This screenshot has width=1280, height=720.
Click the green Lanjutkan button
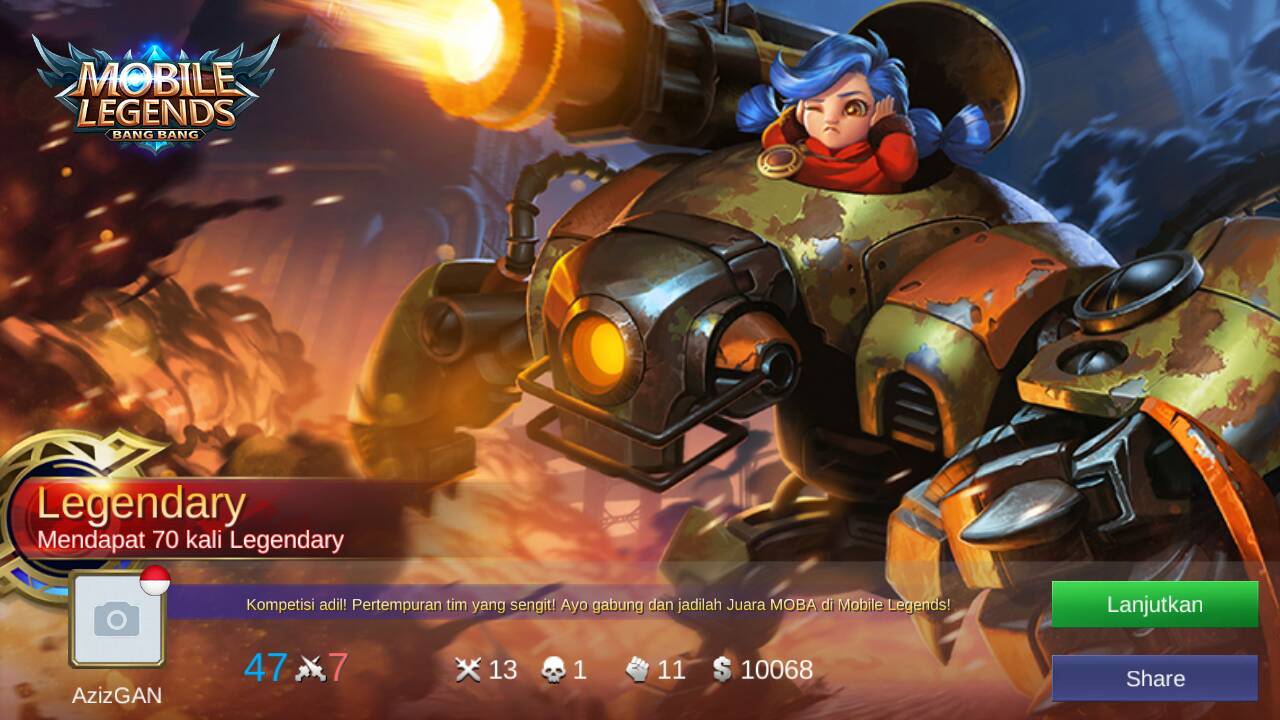pos(1154,604)
